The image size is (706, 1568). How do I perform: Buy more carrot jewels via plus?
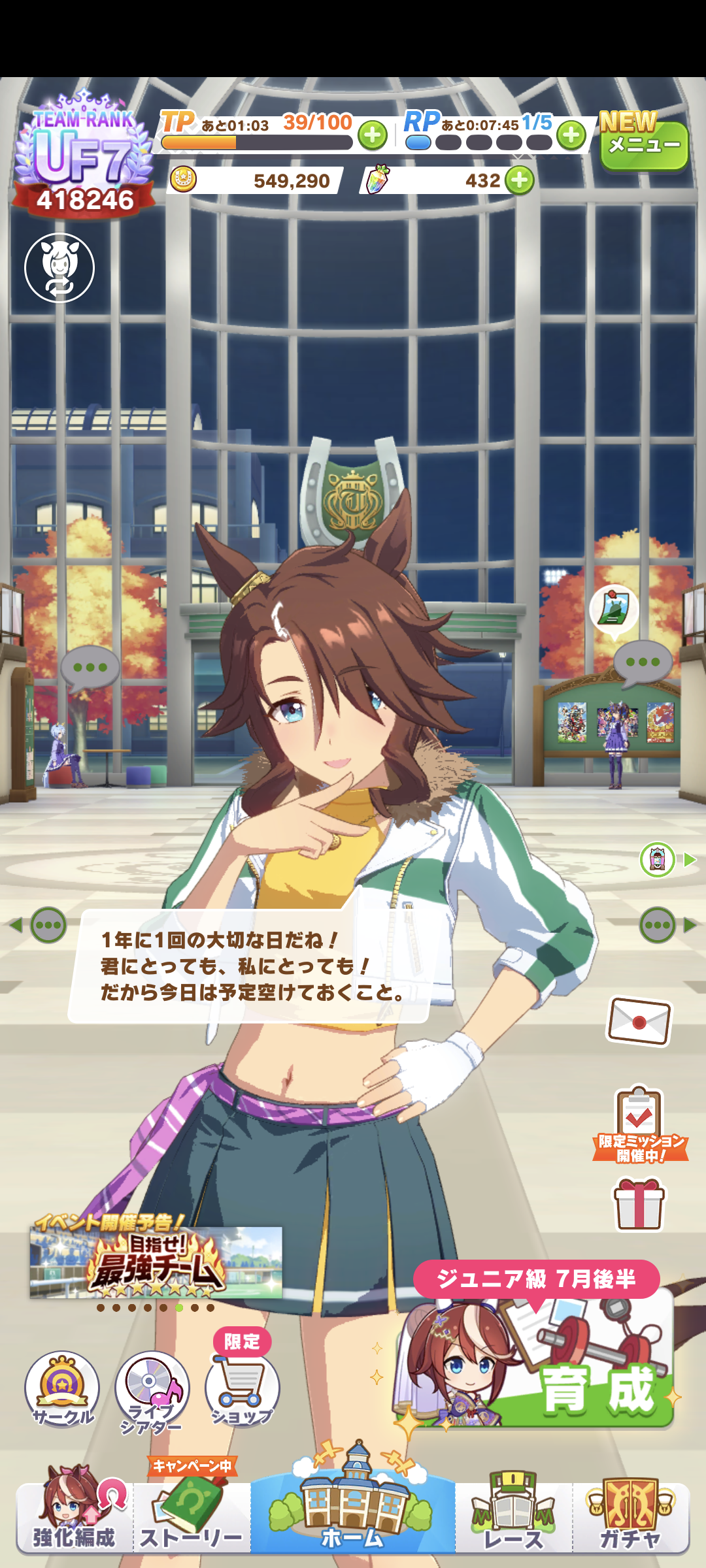click(x=520, y=180)
